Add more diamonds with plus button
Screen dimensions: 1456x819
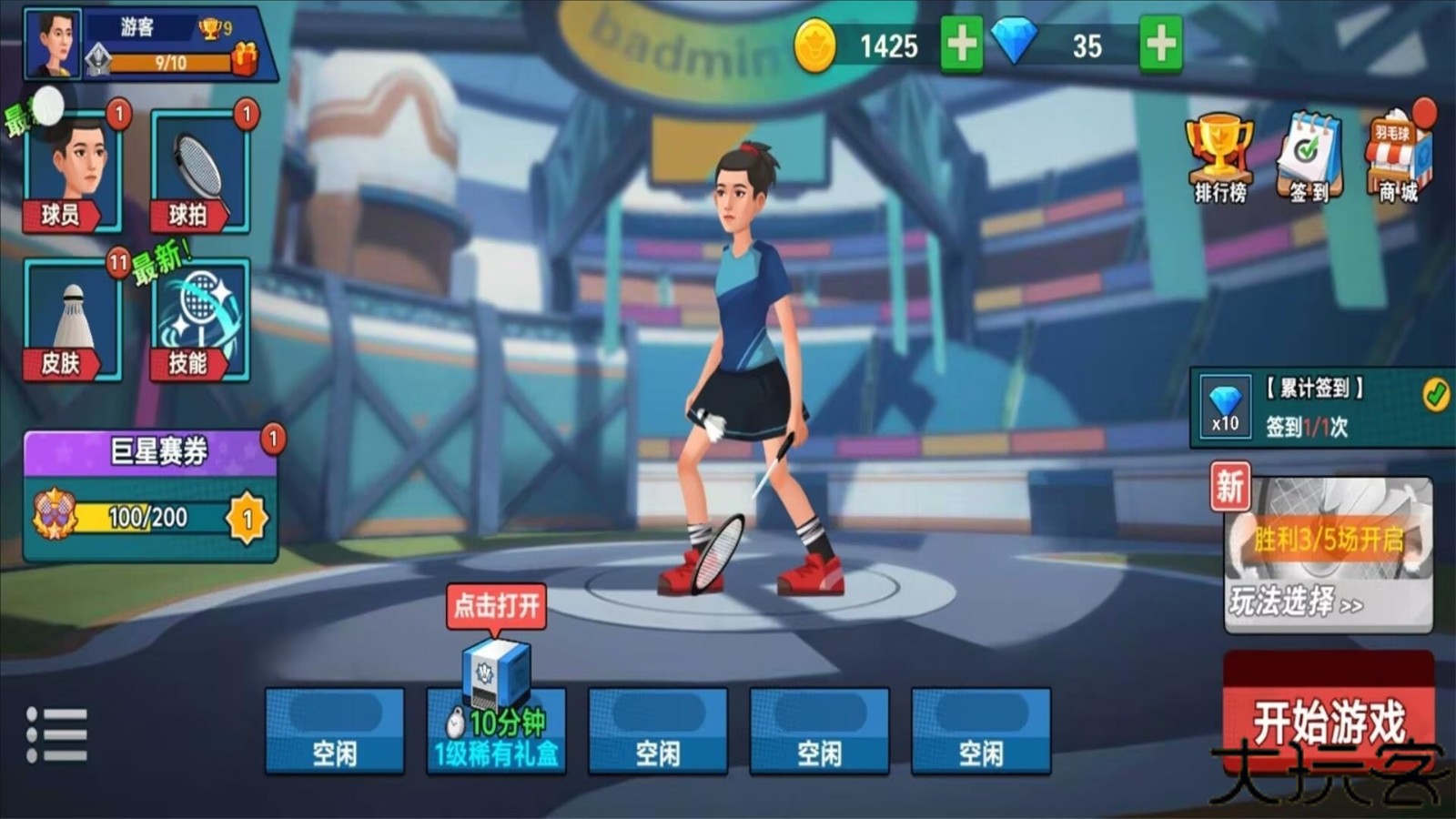pyautogui.click(x=1160, y=44)
